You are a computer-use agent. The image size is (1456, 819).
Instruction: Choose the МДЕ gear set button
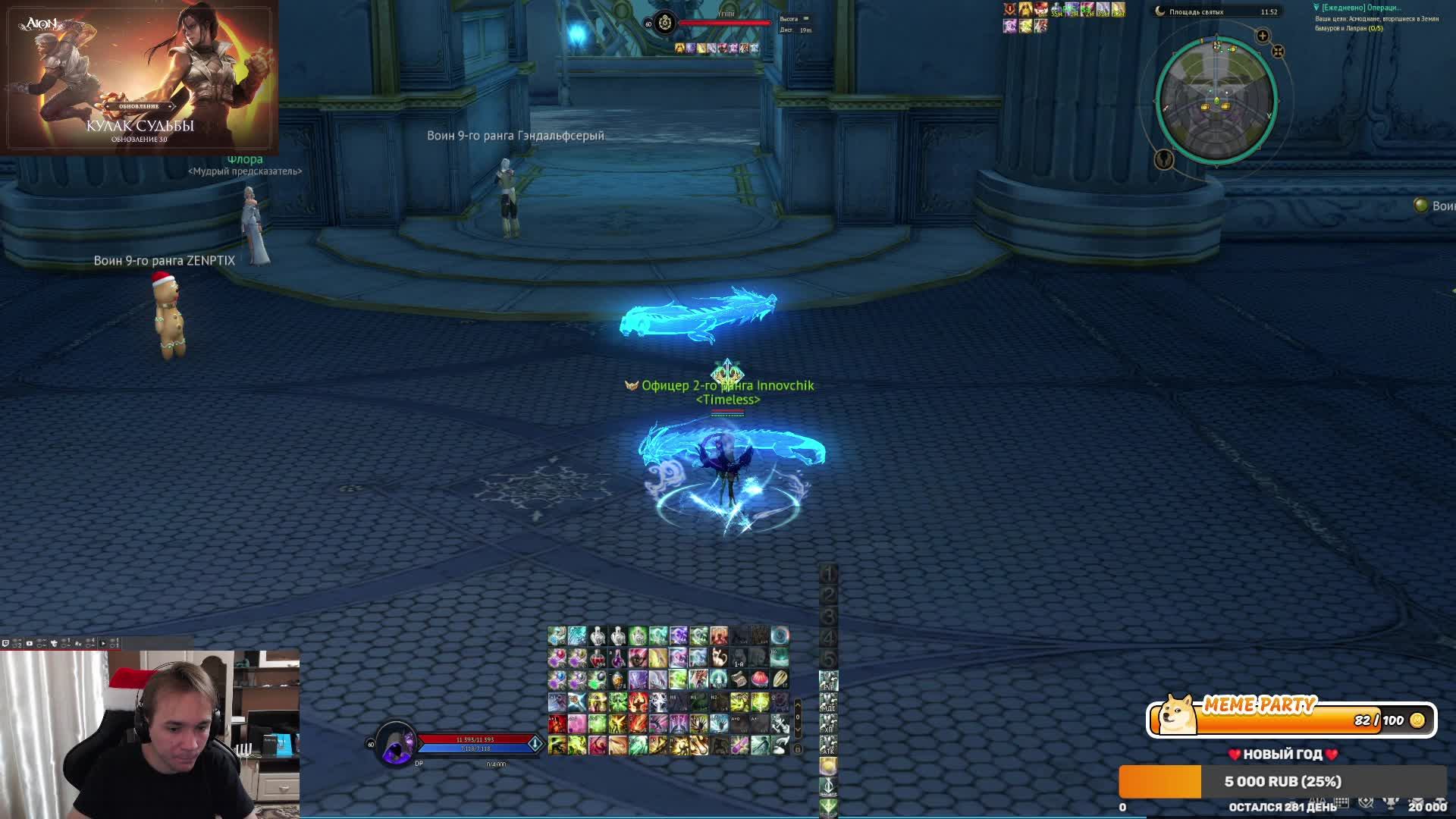[x=828, y=703]
